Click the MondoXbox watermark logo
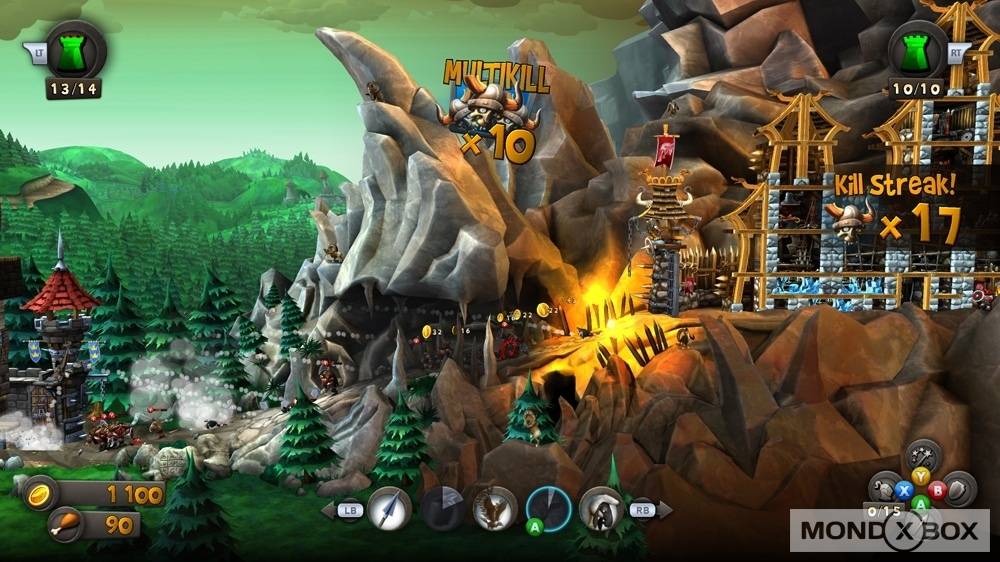Viewport: 1000px width, 562px height. point(889,530)
